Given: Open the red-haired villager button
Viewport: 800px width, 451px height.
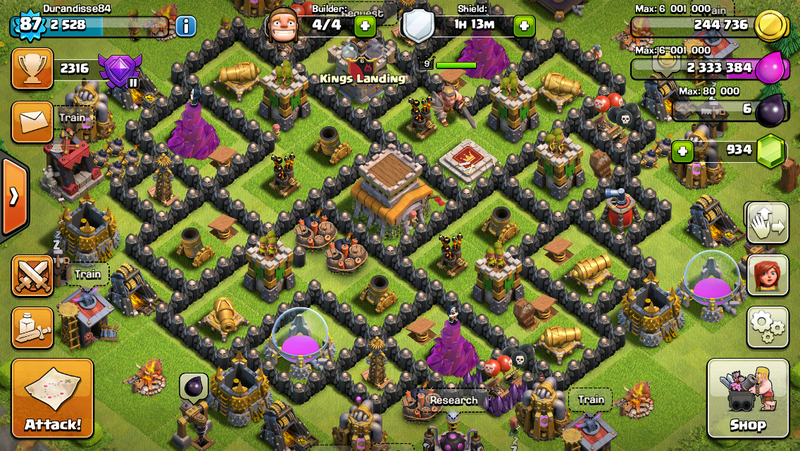Looking at the screenshot, I should pos(767,274).
